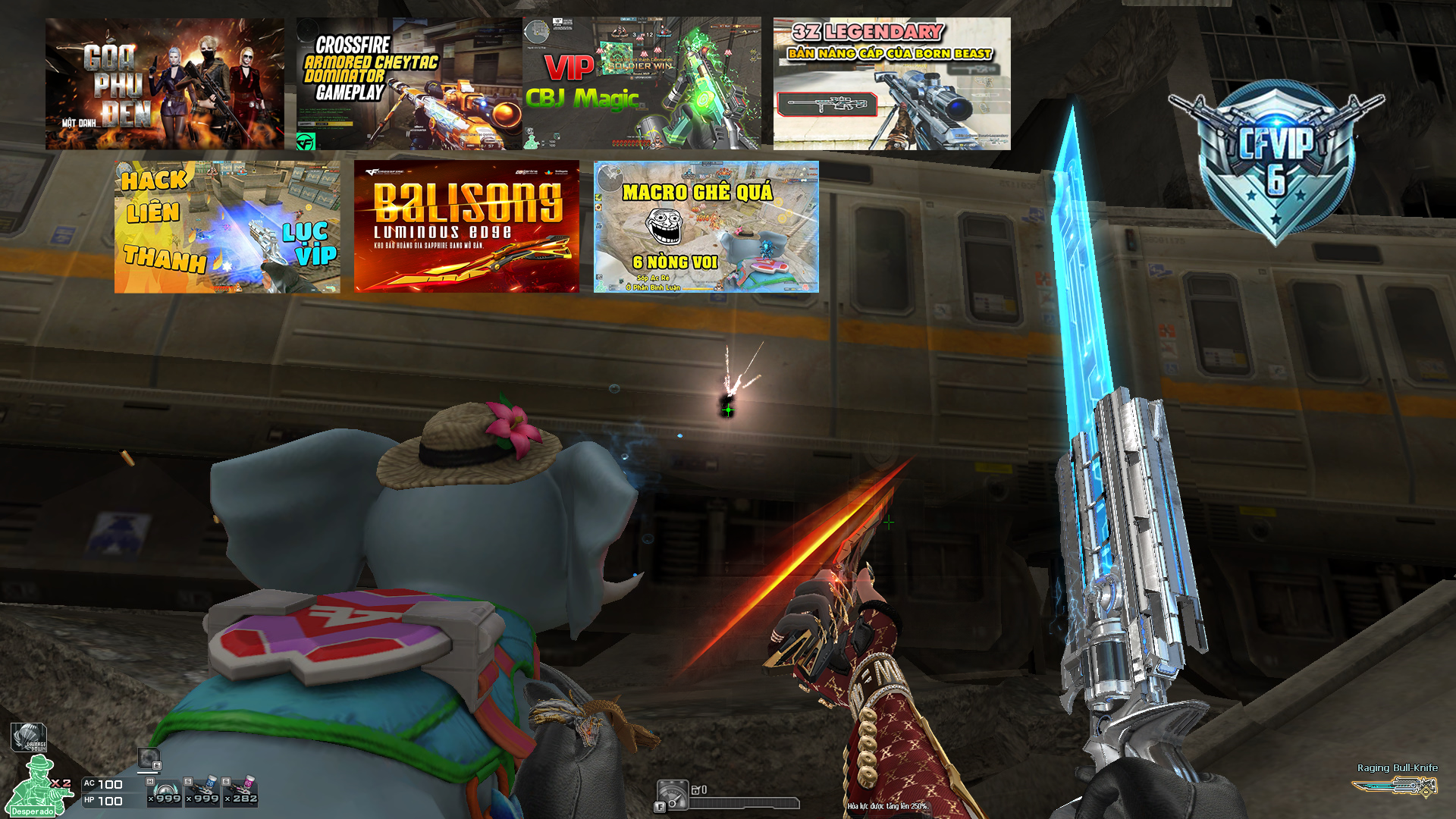Image resolution: width=1456 pixels, height=819 pixels.
Task: Select the blue 20 ammo item slot
Action: click(204, 792)
